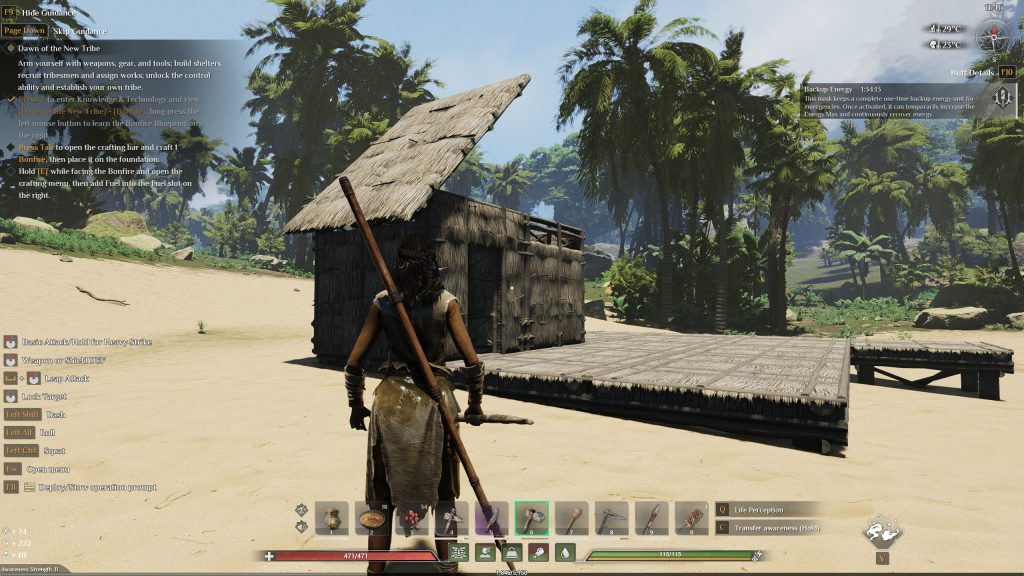Click the weight-shaped carry load status icon
The width and height of the screenshot is (1024, 576).
coord(511,552)
